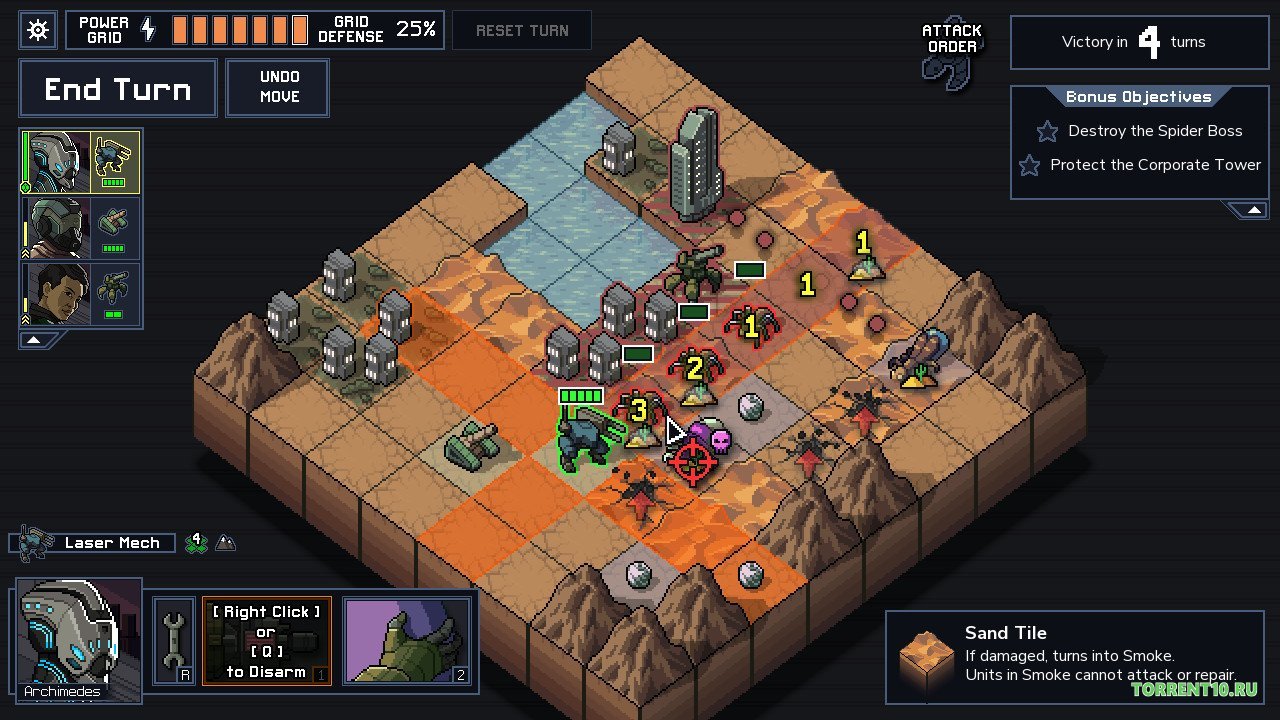Click the Bonus Objectives header tab
Viewport: 1280px width, 720px height.
pyautogui.click(x=1138, y=97)
